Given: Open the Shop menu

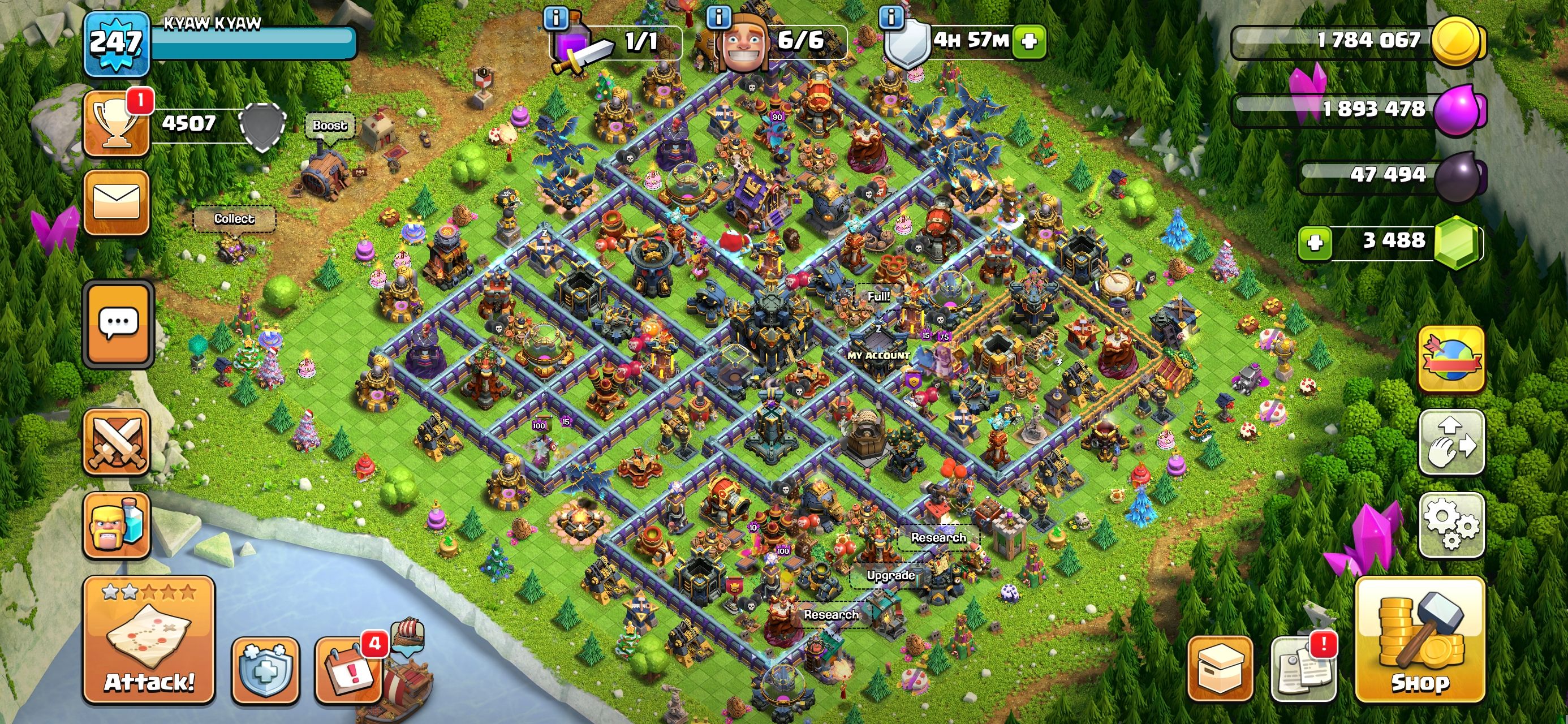Looking at the screenshot, I should (1420, 639).
